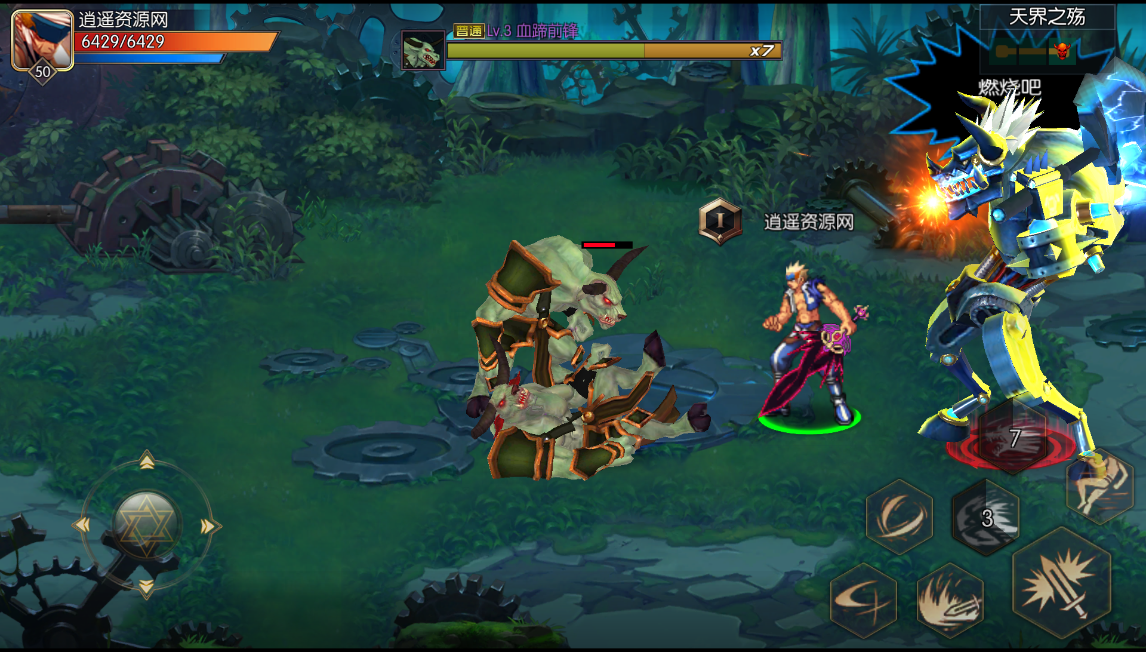Click the virtual joystick star knob
The width and height of the screenshot is (1146, 652).
[147, 523]
